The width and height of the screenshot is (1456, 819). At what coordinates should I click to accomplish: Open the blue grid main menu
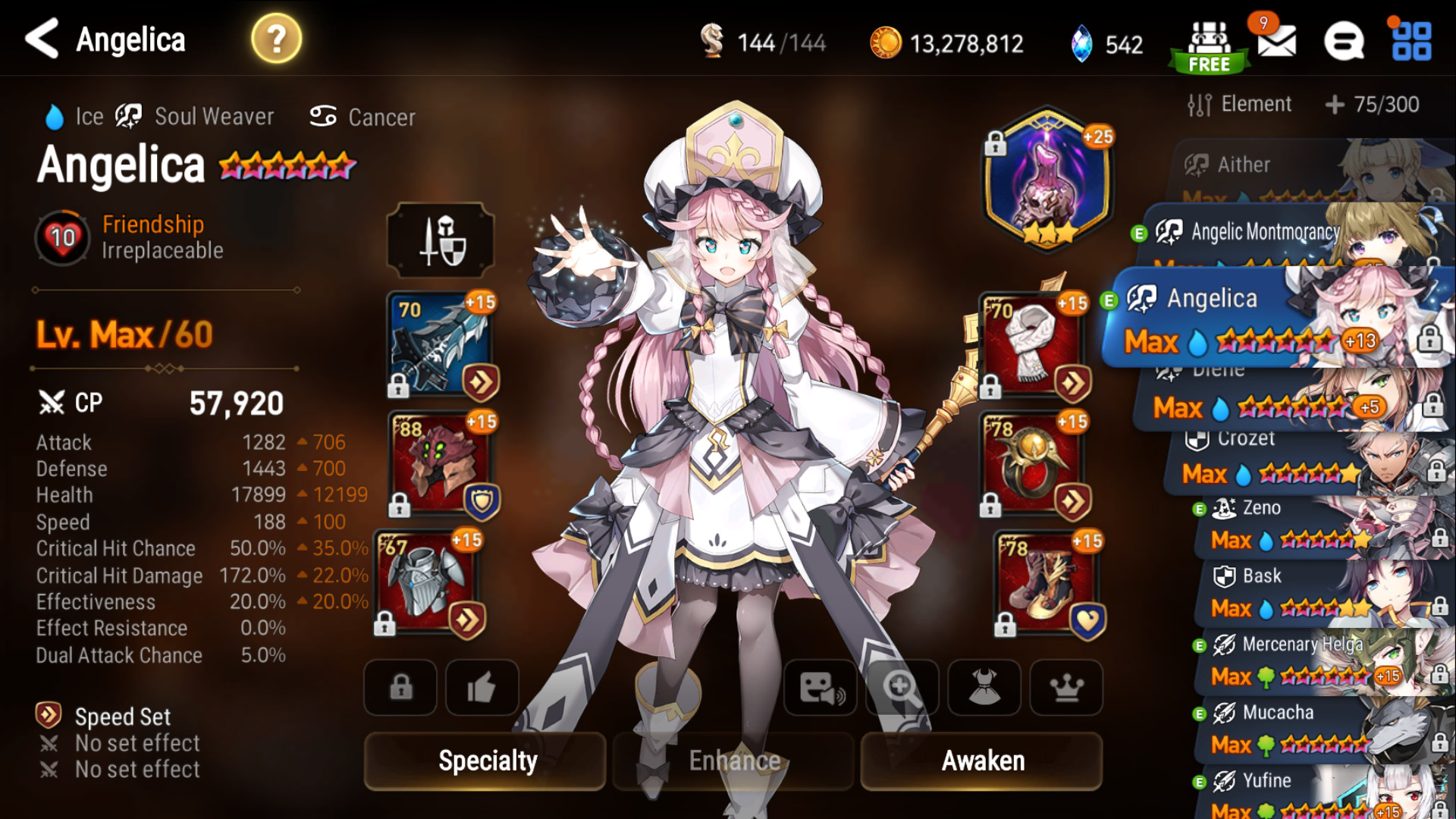(x=1411, y=42)
